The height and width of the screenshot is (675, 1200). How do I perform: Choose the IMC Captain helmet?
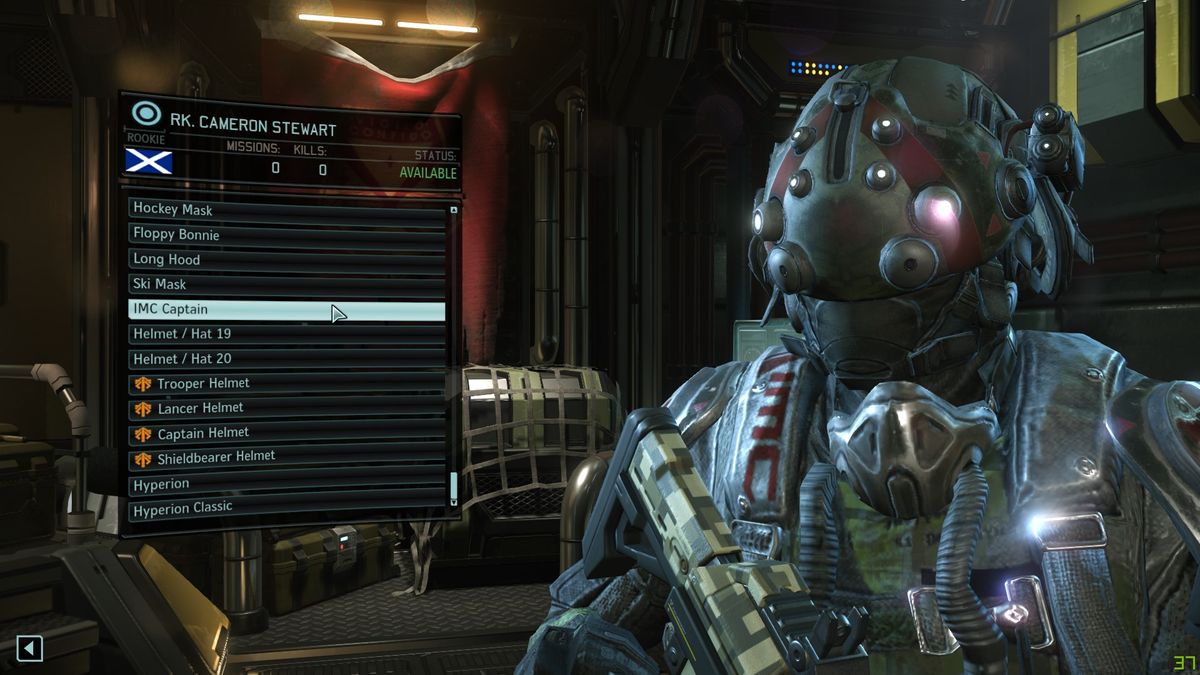[287, 309]
